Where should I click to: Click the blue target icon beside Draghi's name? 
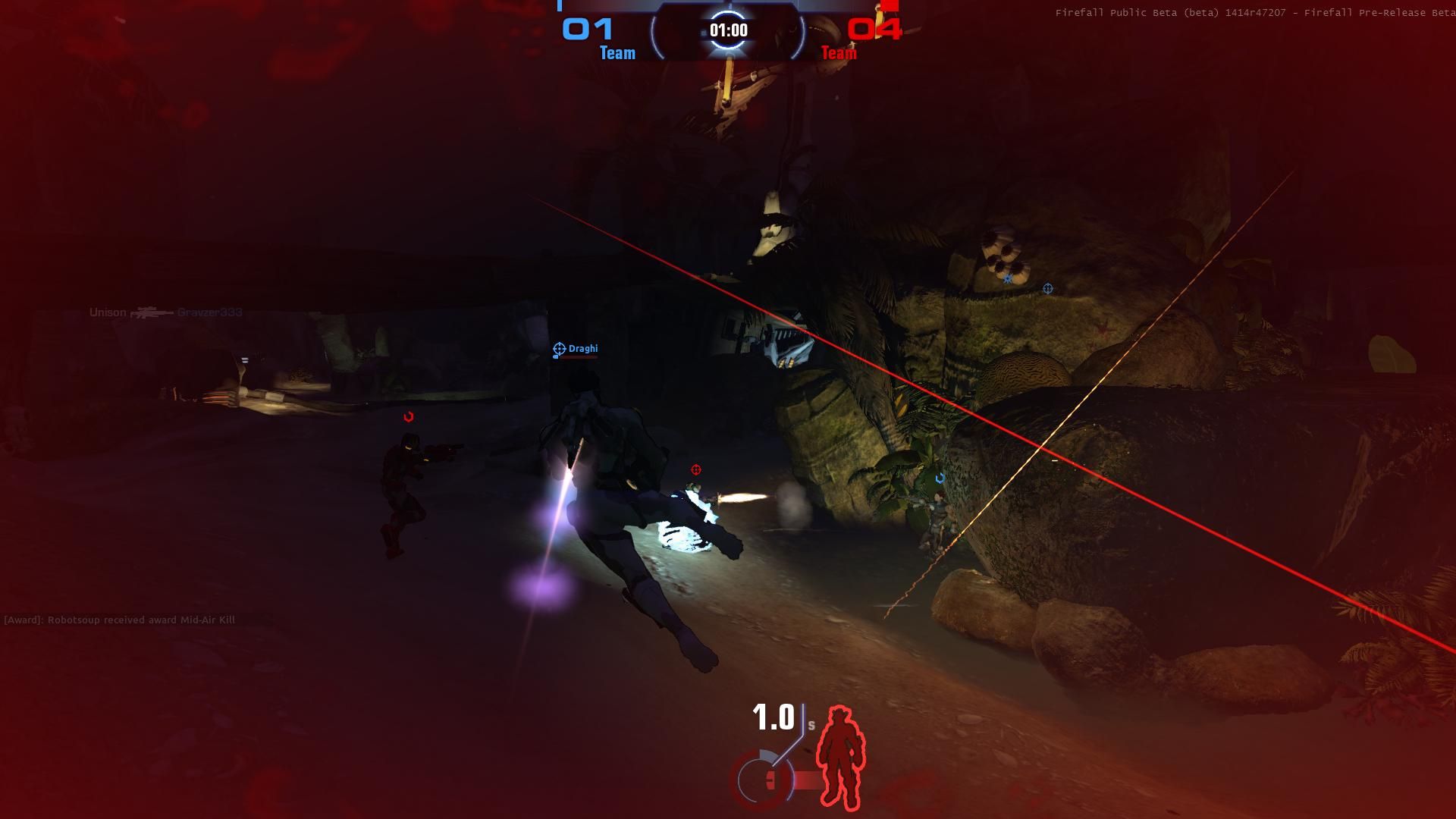pyautogui.click(x=559, y=348)
